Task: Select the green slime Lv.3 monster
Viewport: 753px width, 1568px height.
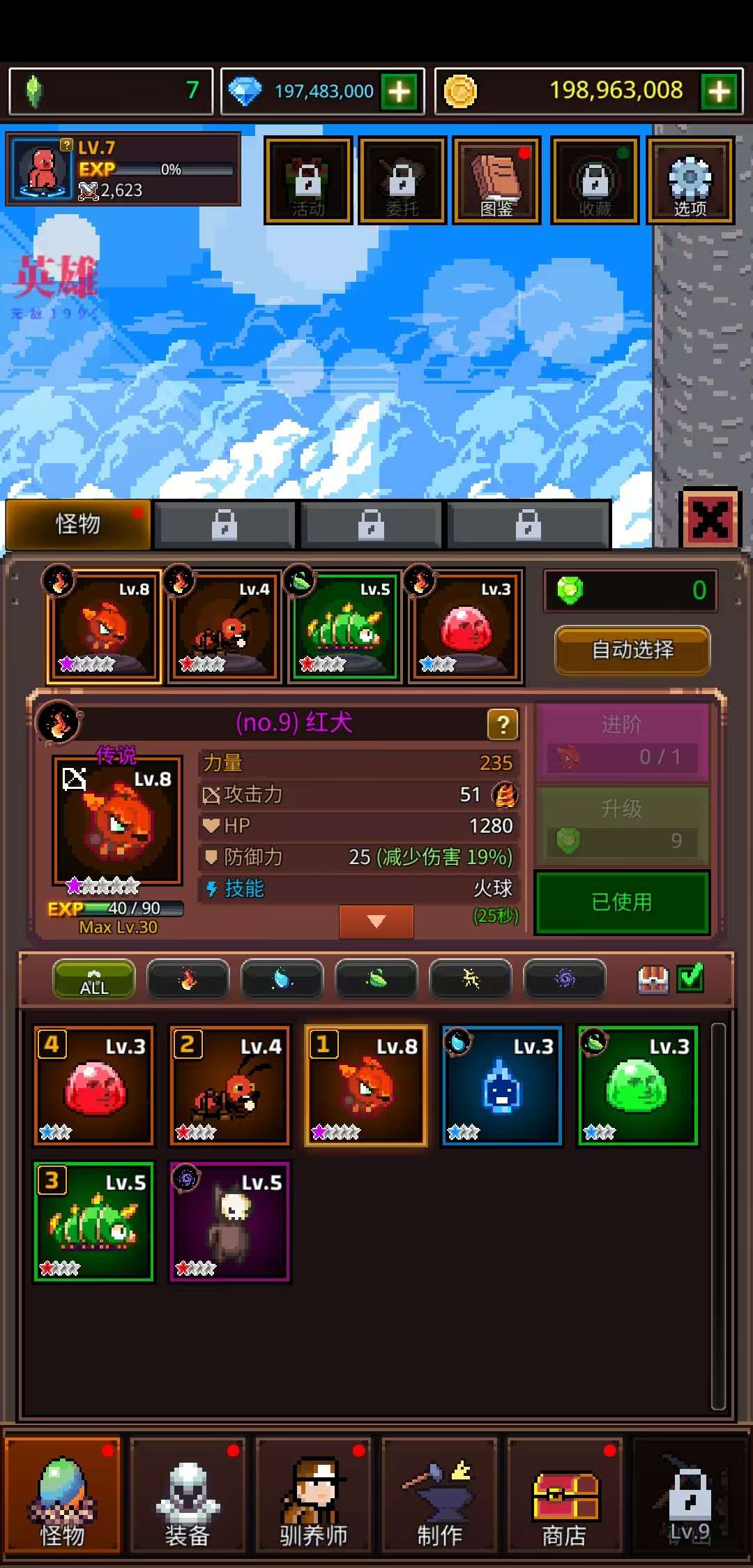Action: point(638,1085)
